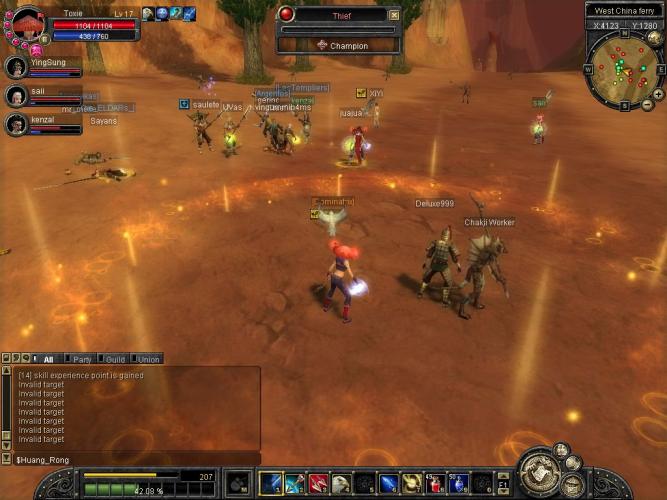Click the first active buff icon
667x500 pixels.
(148, 13)
